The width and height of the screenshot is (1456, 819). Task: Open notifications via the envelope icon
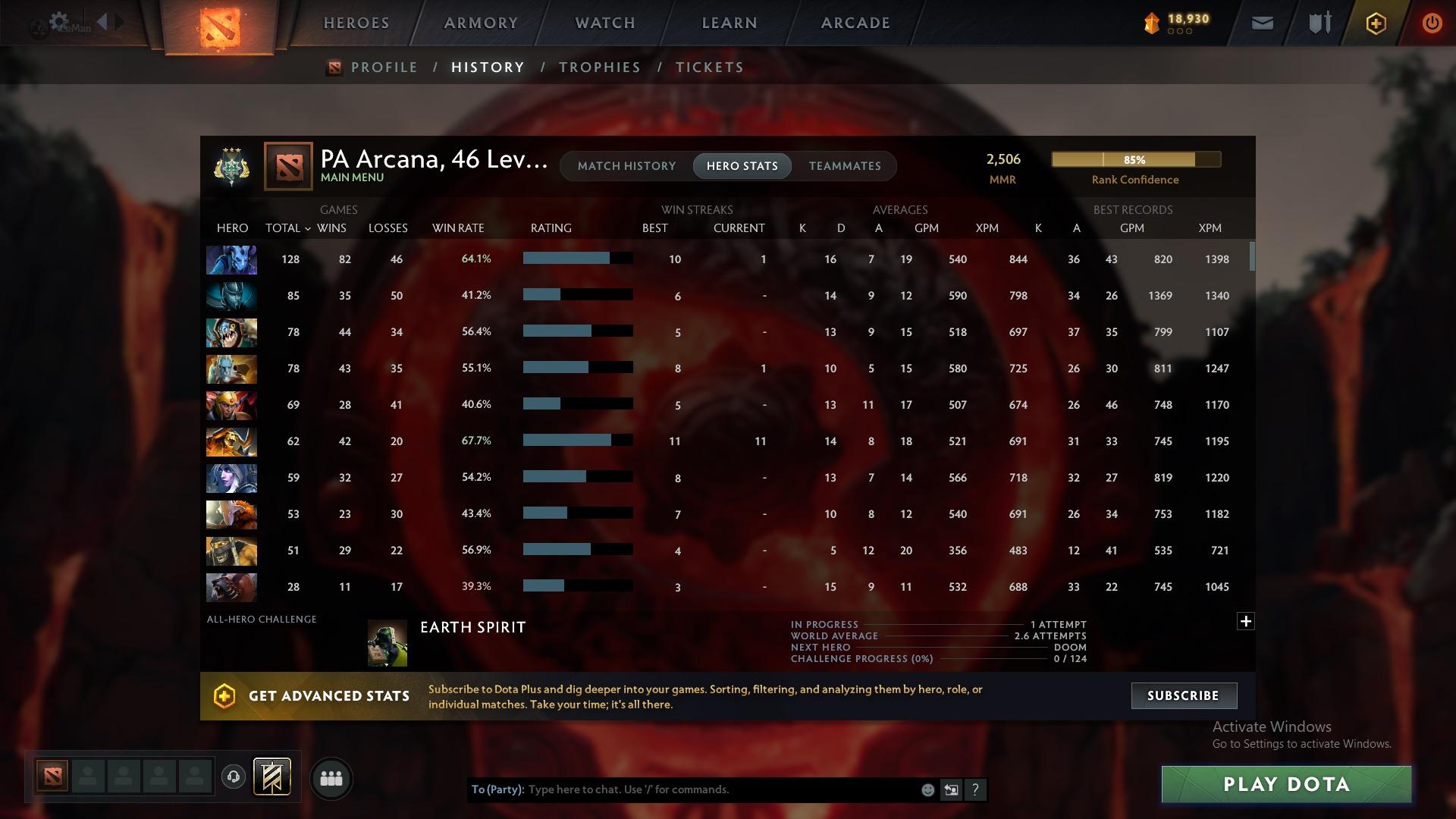click(x=1261, y=23)
